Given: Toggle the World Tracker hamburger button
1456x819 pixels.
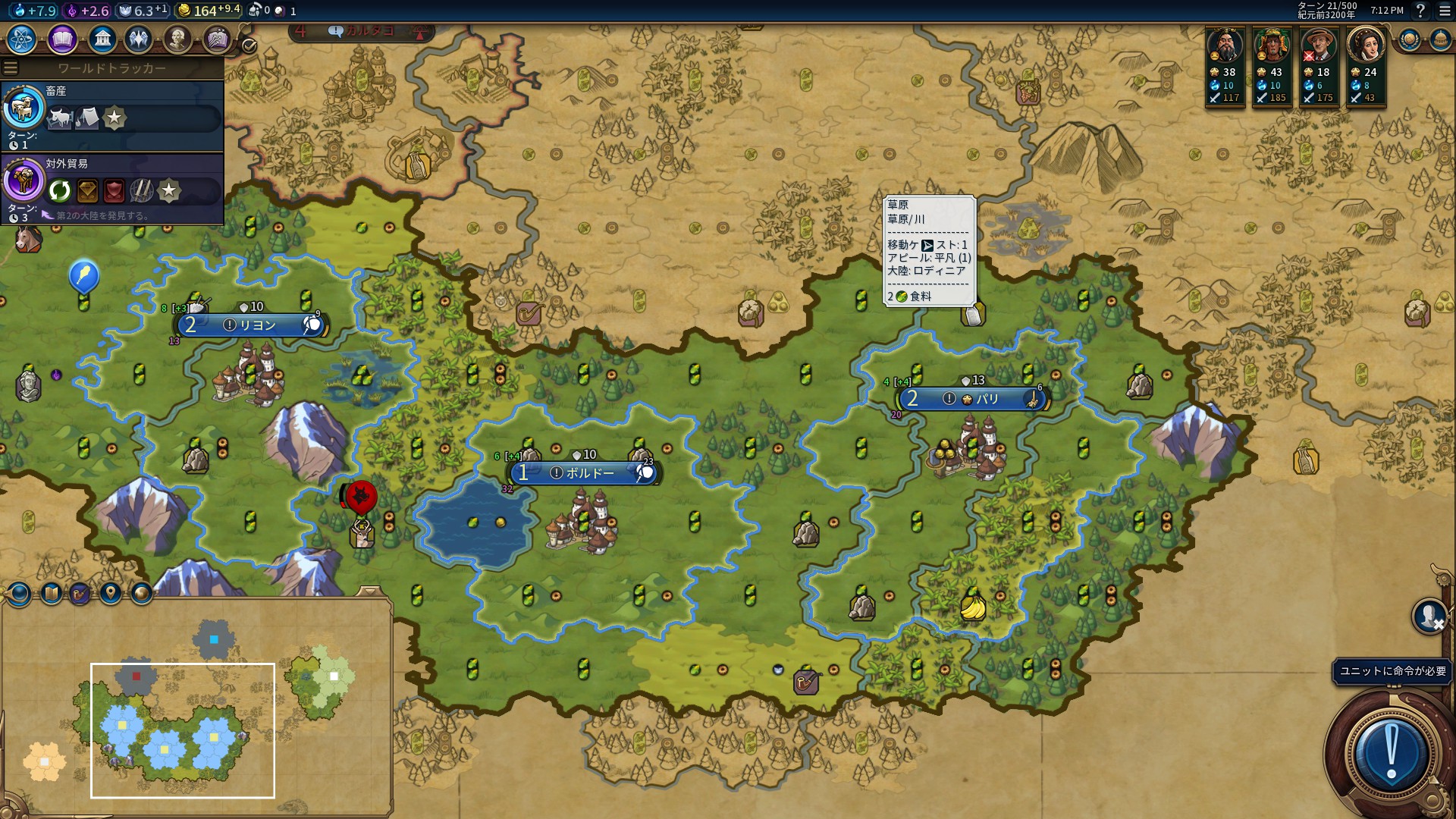Looking at the screenshot, I should (11, 67).
